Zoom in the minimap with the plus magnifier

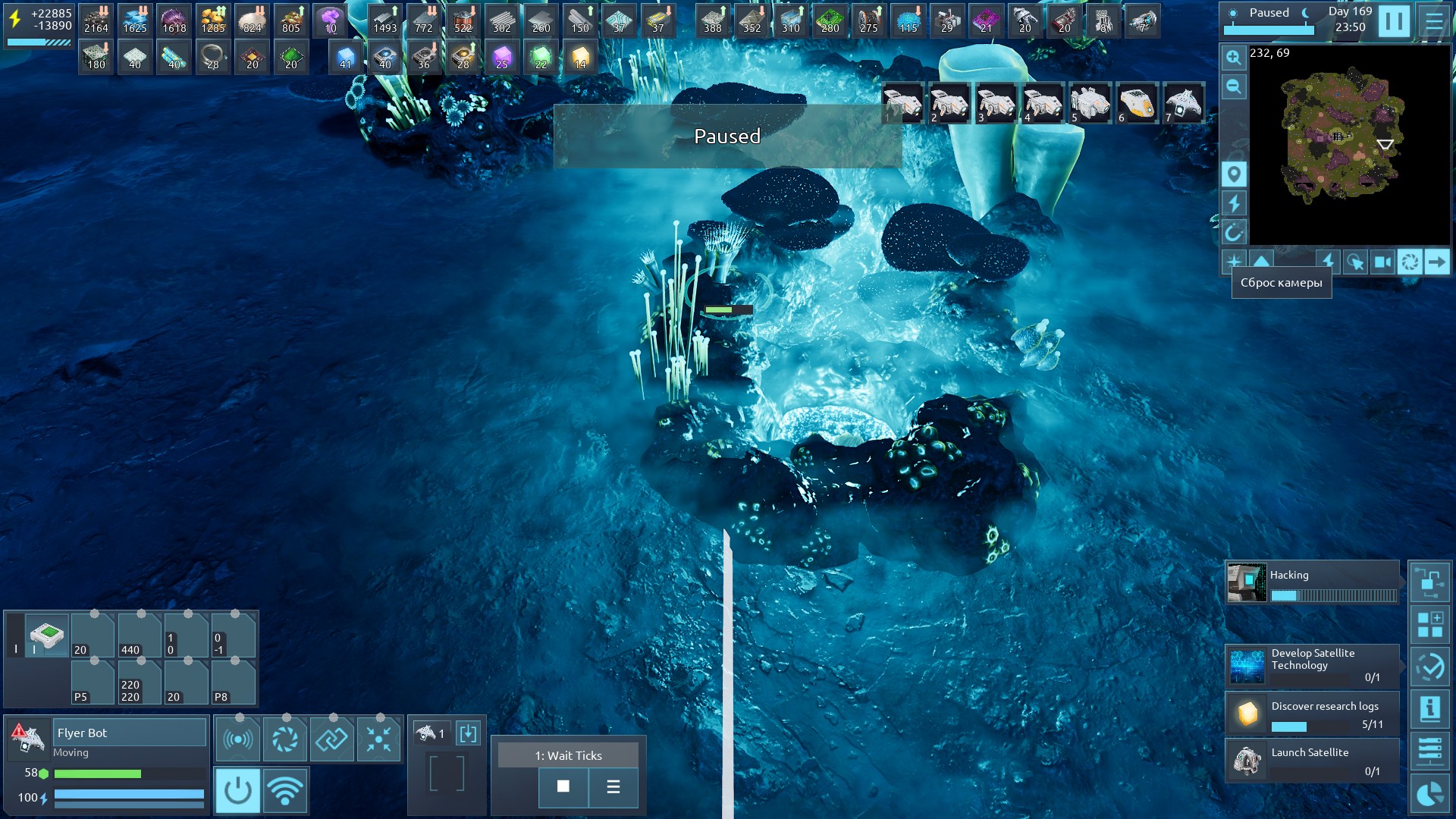coord(1234,58)
